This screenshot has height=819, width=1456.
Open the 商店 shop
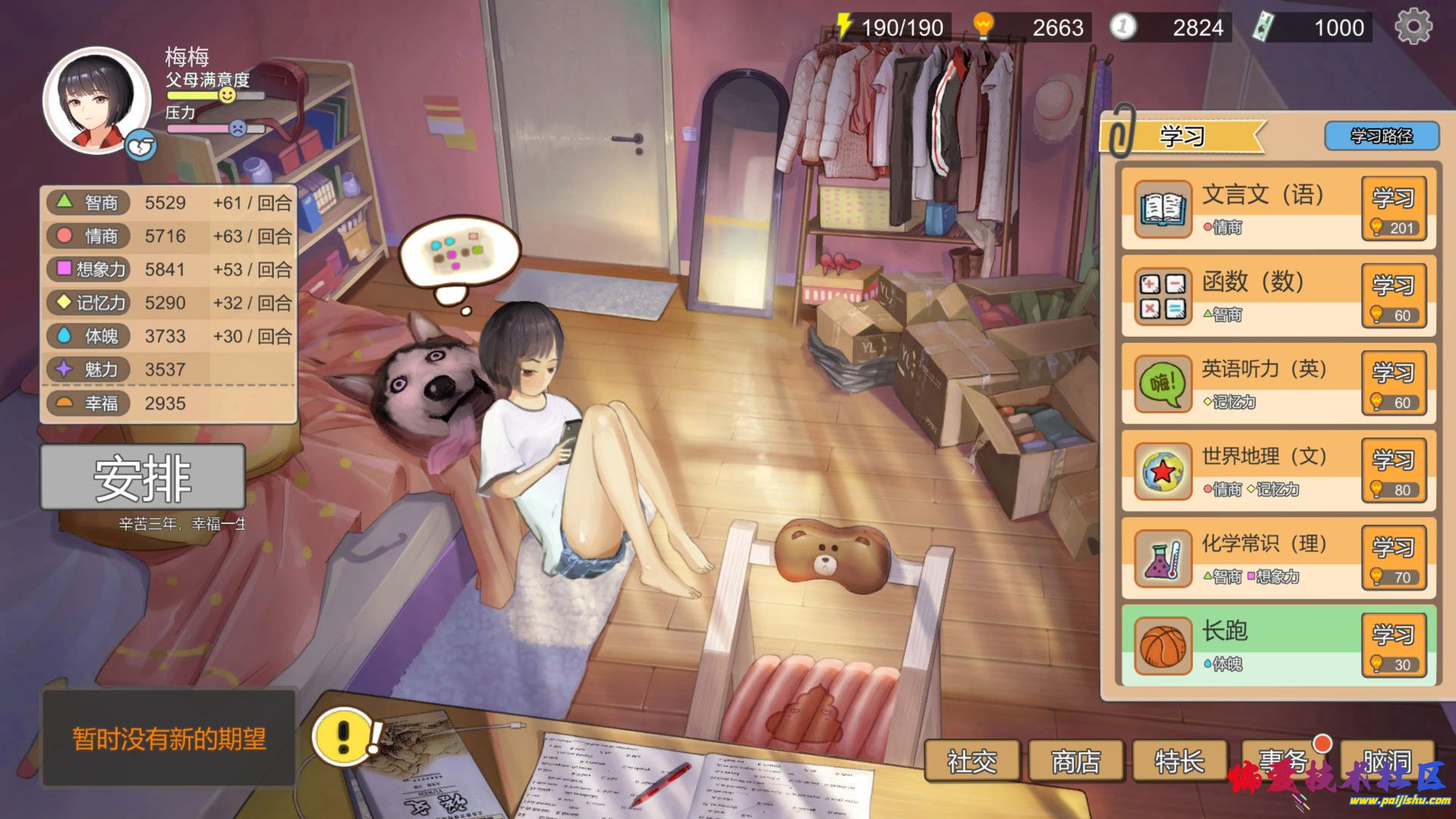click(x=1075, y=761)
